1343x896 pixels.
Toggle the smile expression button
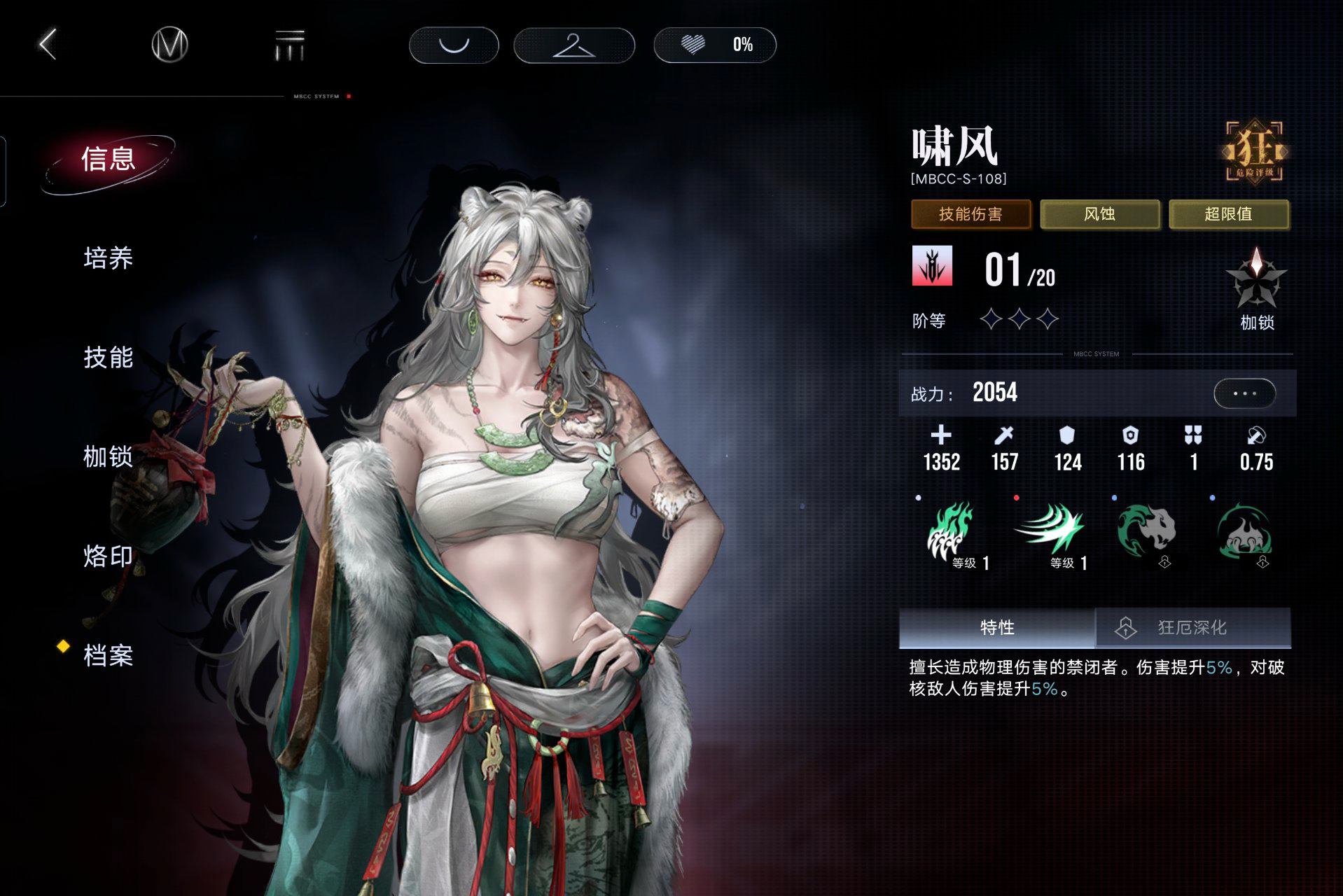coord(454,45)
